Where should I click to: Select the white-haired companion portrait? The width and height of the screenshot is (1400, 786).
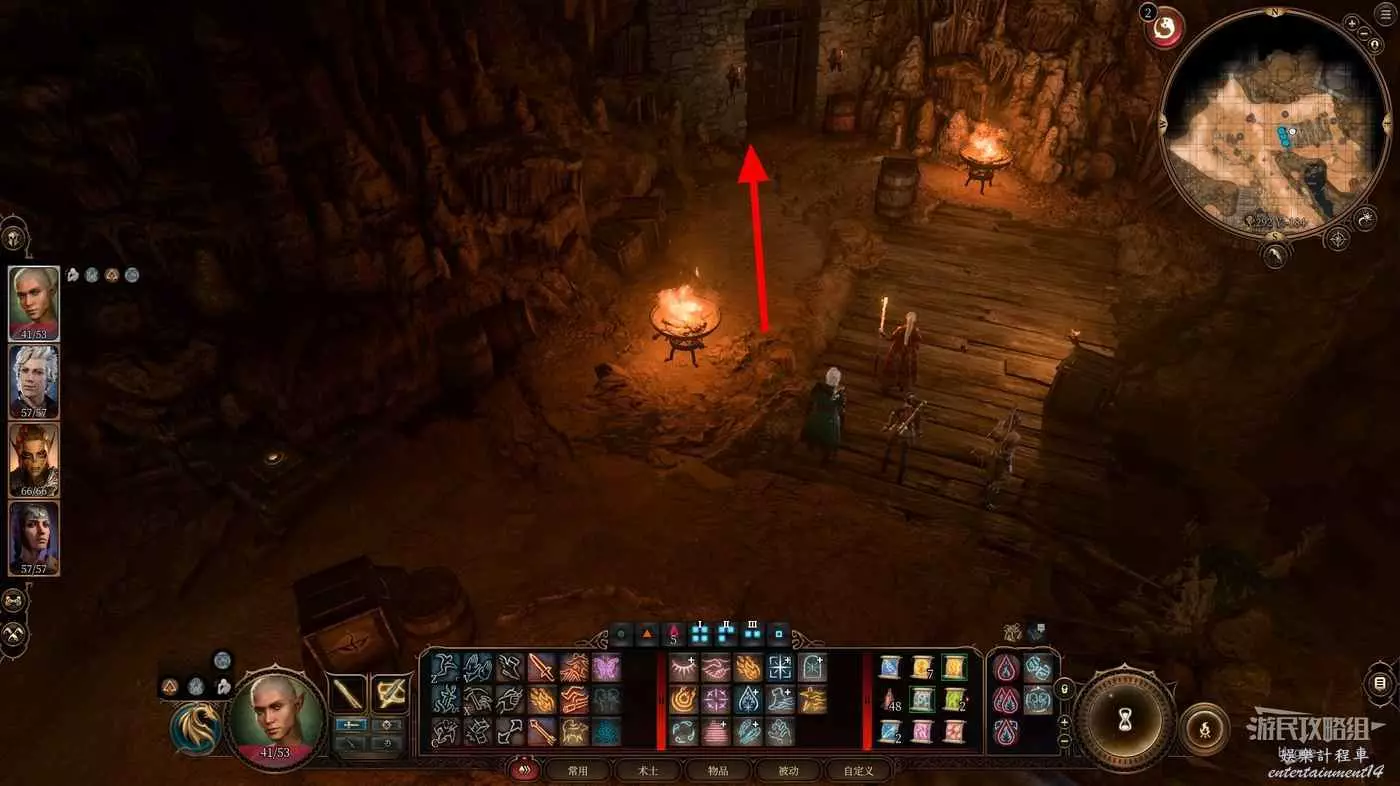point(34,381)
